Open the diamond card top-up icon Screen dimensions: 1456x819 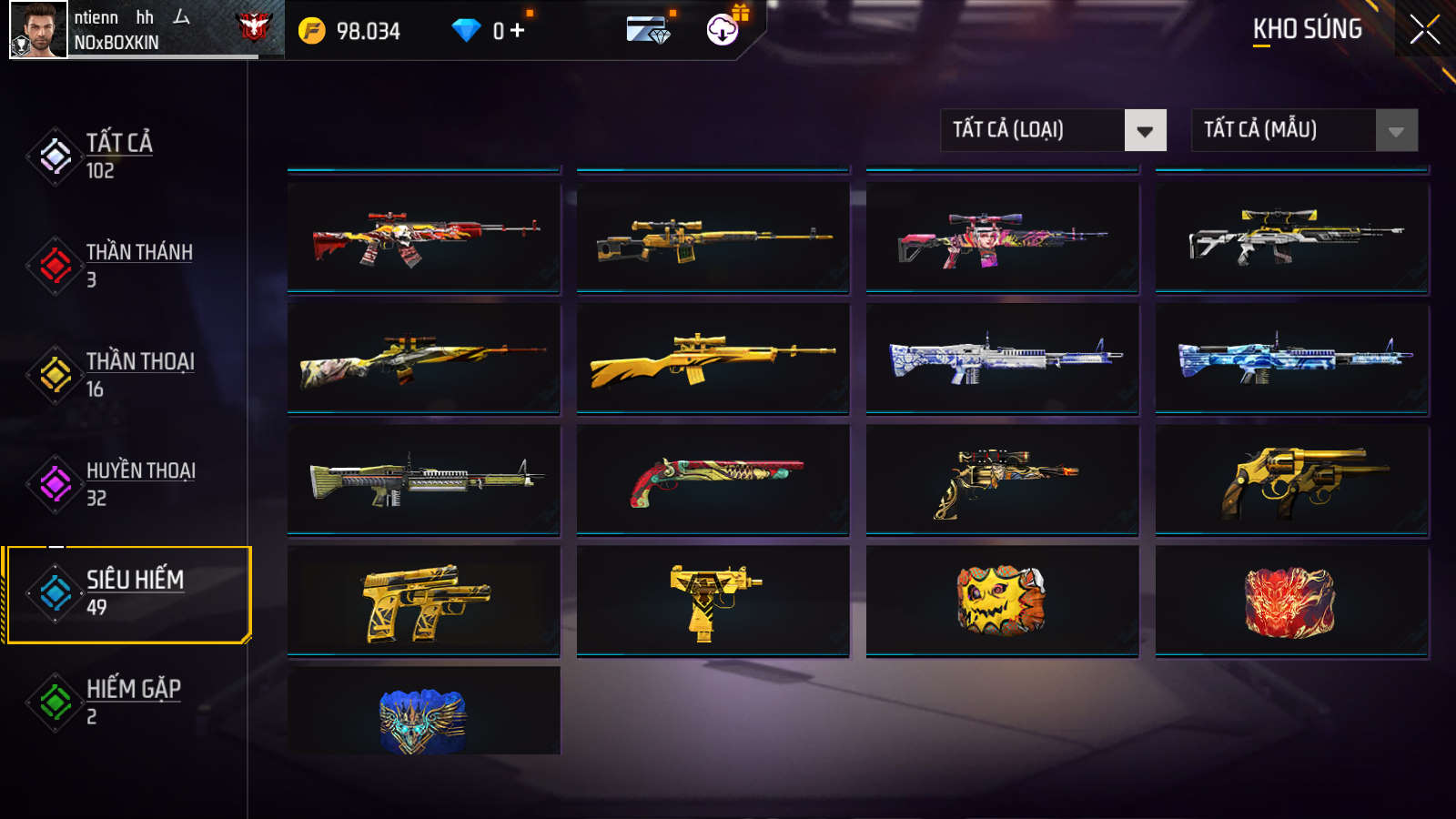[649, 30]
